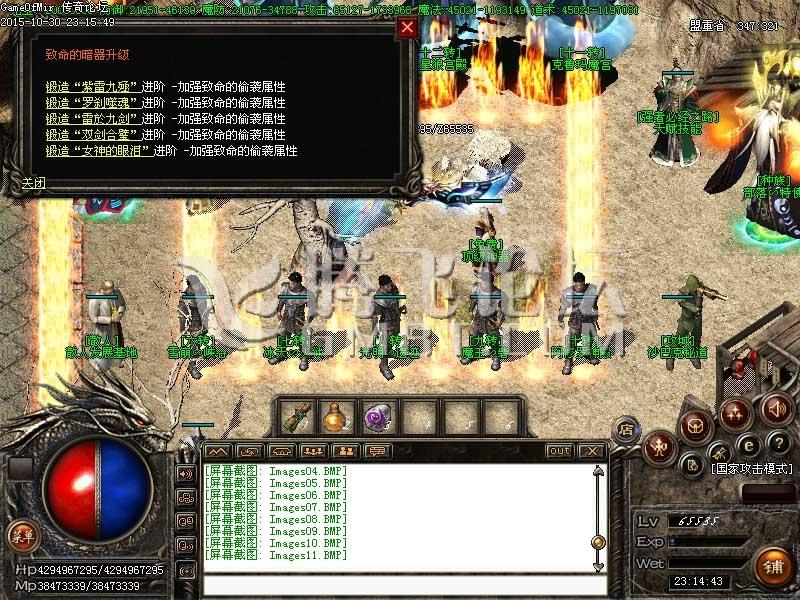Open the 店 shop button
Viewport: 800px width, 600px height.
[625, 429]
